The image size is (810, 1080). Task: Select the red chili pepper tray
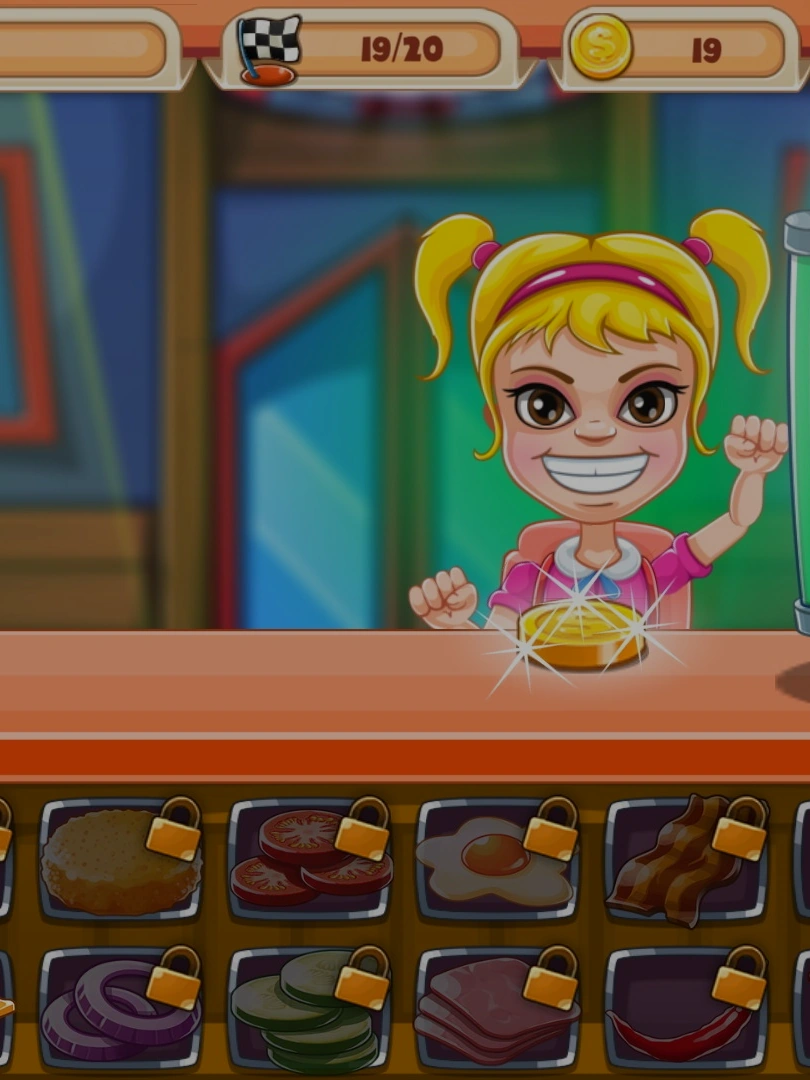click(684, 1008)
